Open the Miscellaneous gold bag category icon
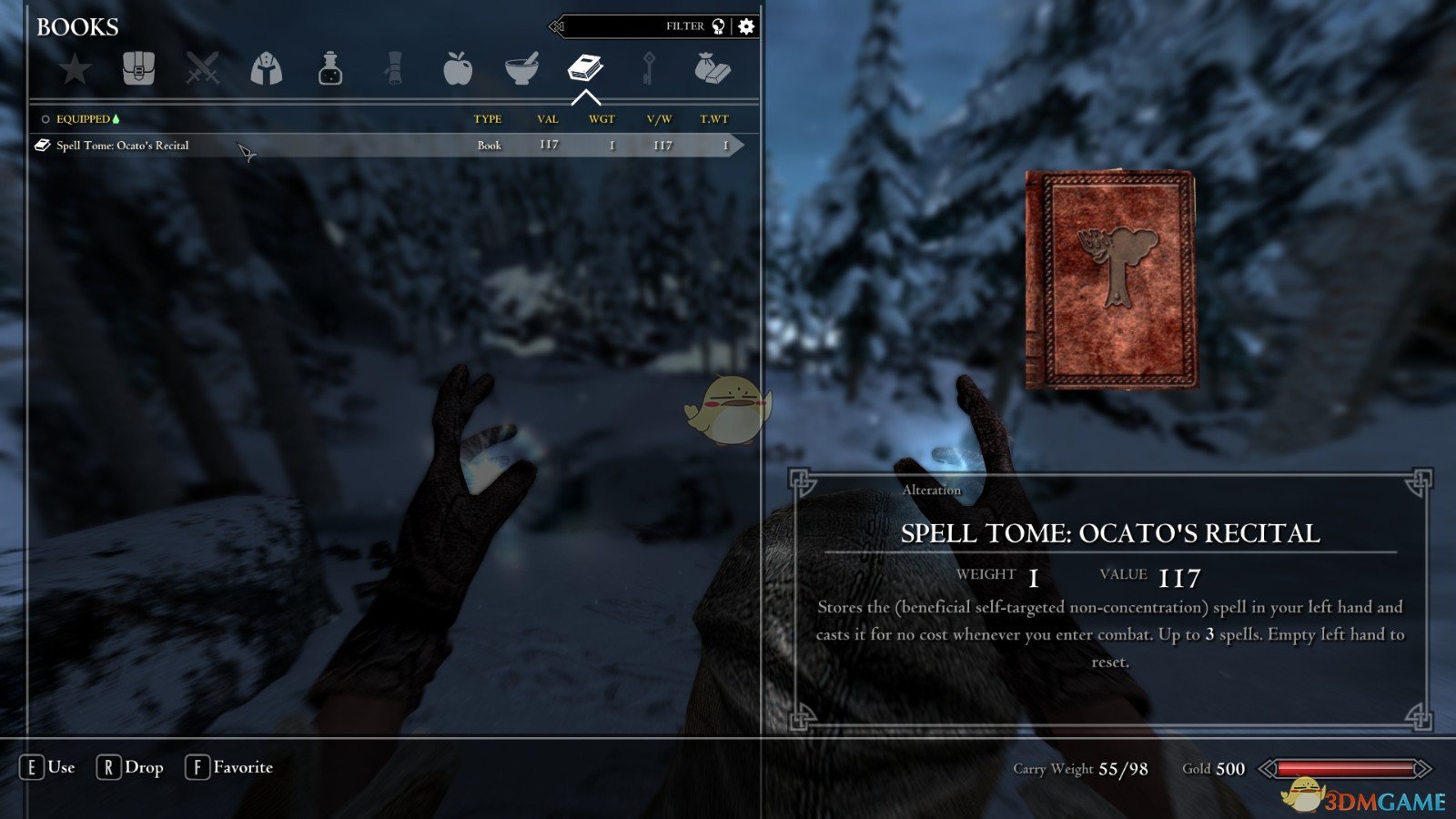The image size is (1456, 819). point(713,68)
